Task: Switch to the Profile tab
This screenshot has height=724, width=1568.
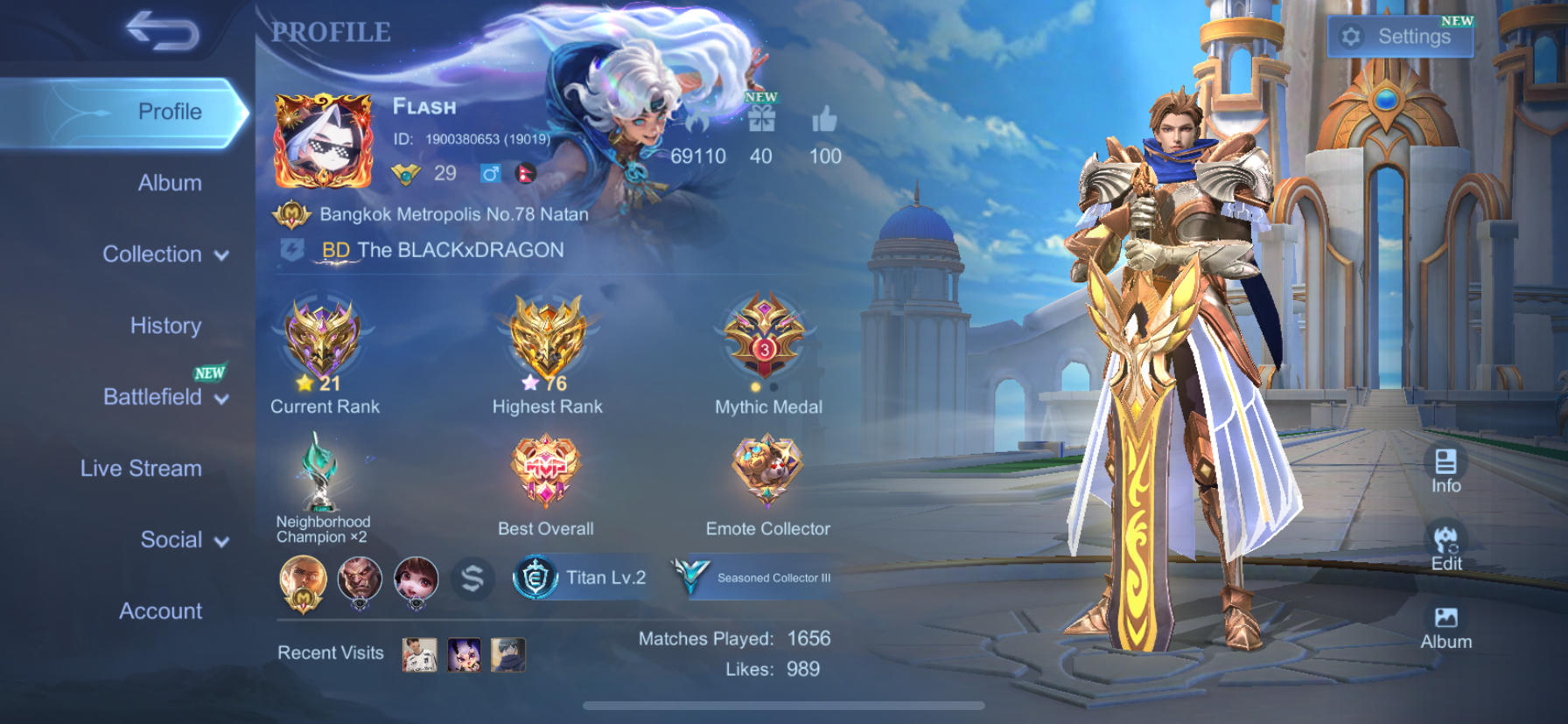Action: click(x=169, y=111)
